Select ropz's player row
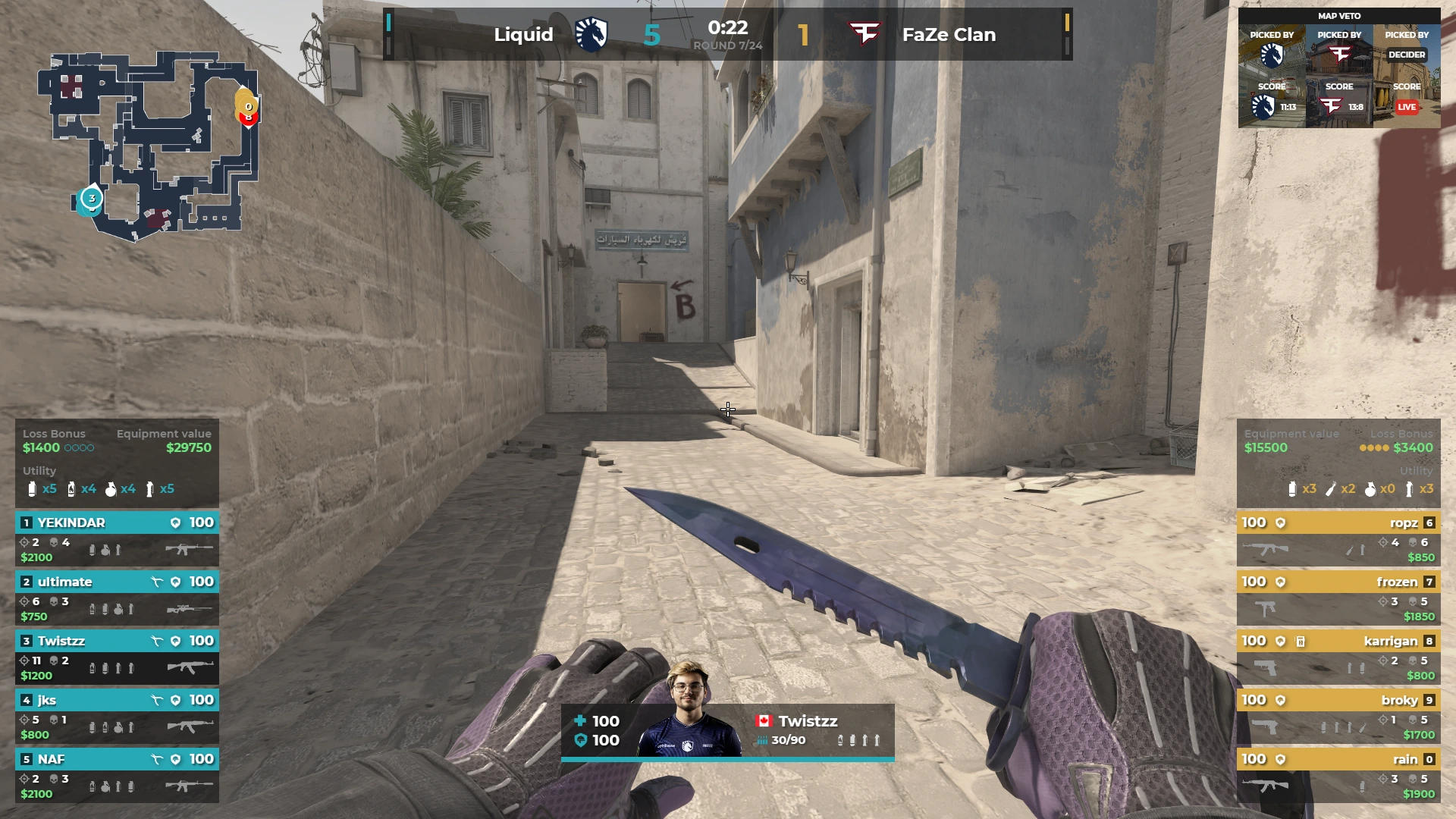Image resolution: width=1456 pixels, height=819 pixels. 1338,538
